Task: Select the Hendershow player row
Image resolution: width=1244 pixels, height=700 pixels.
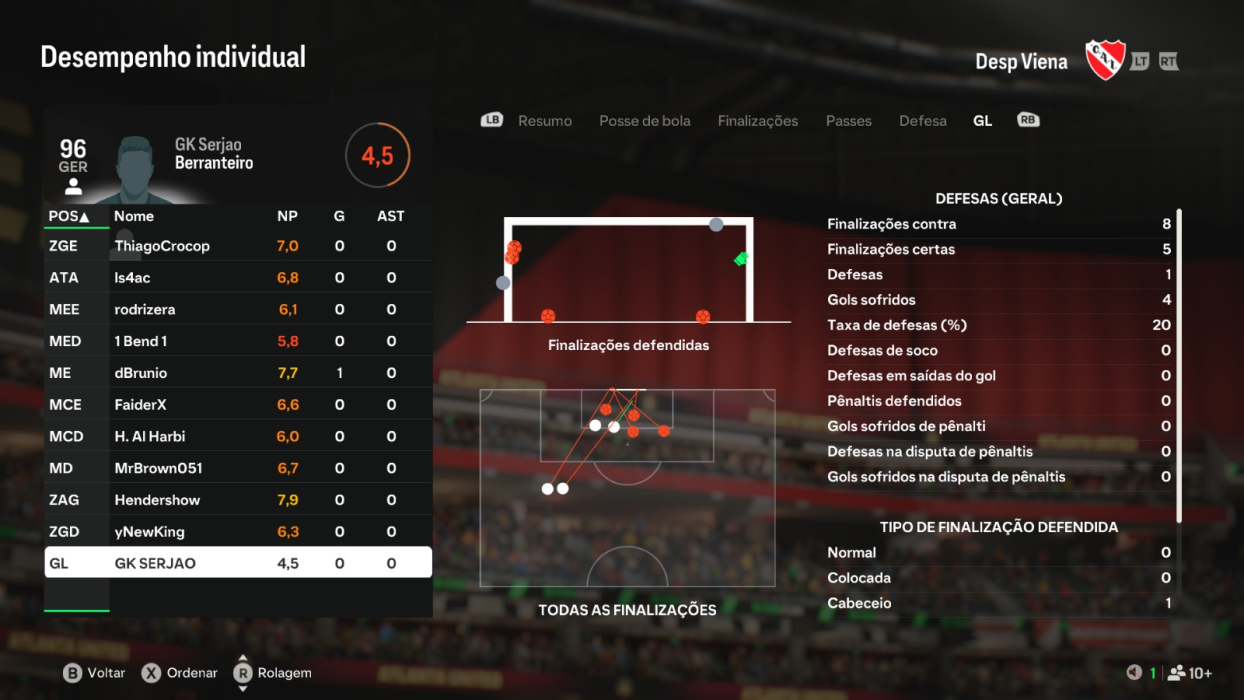Action: click(238, 500)
